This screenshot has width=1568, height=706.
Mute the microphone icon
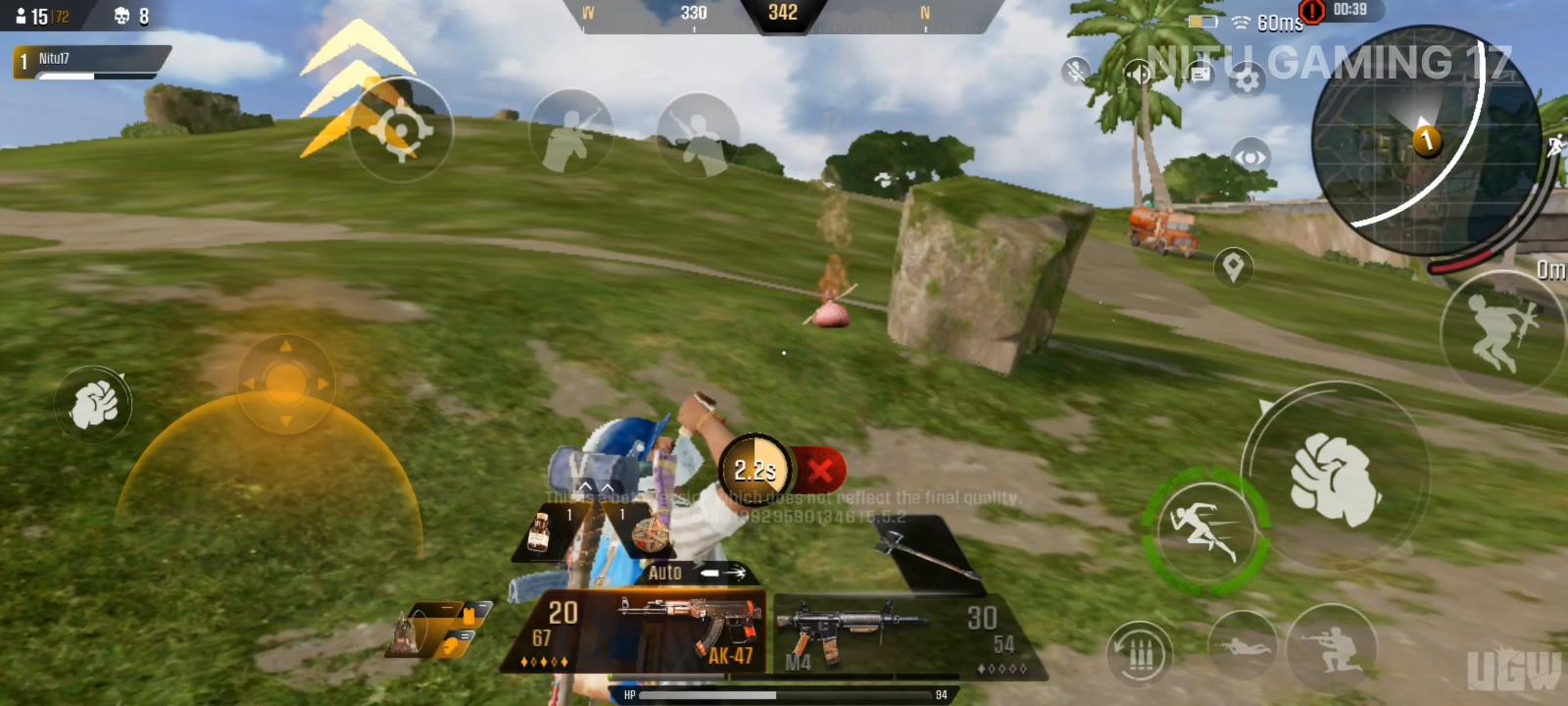point(1075,71)
